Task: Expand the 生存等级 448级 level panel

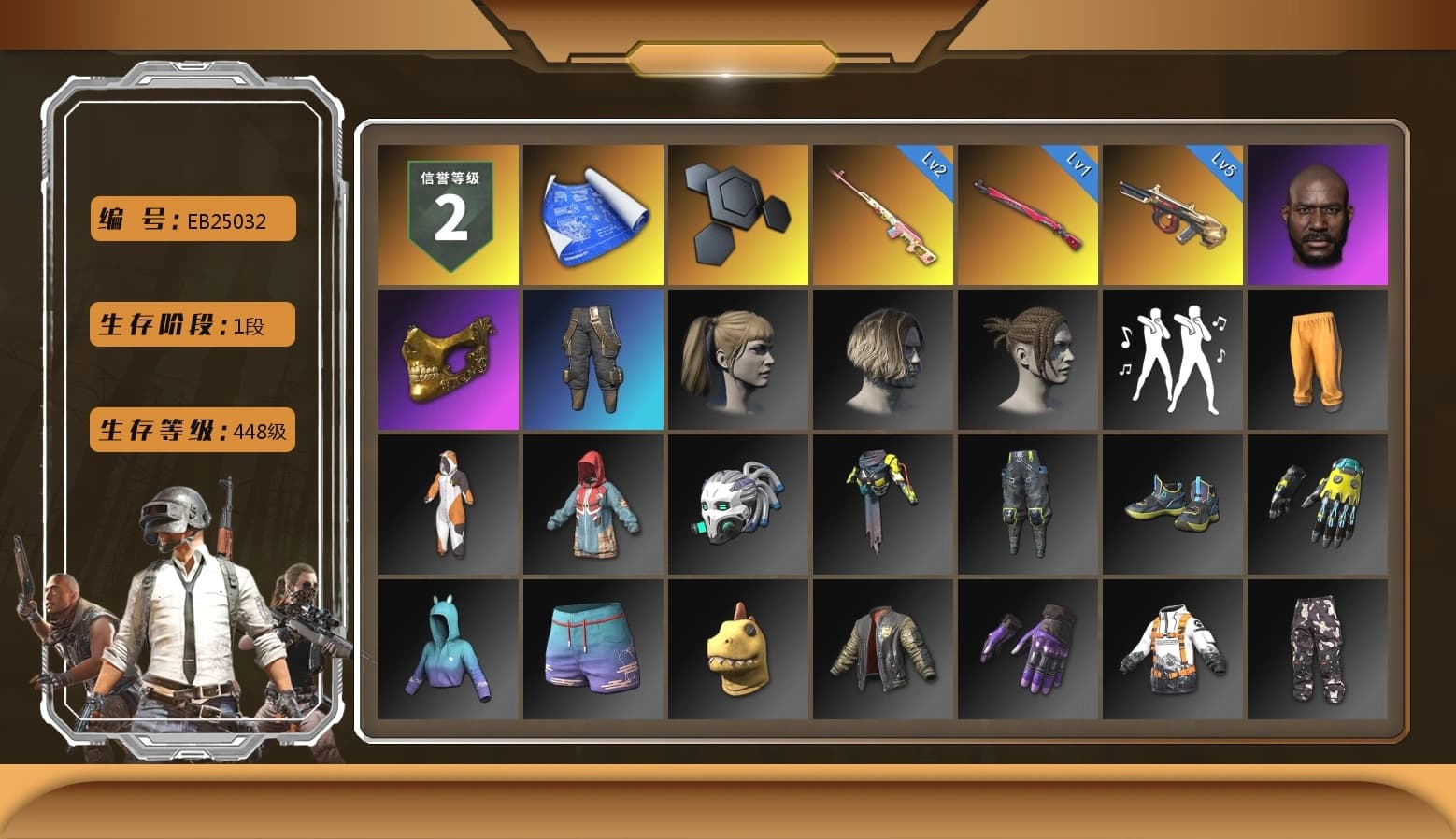Action: (192, 431)
